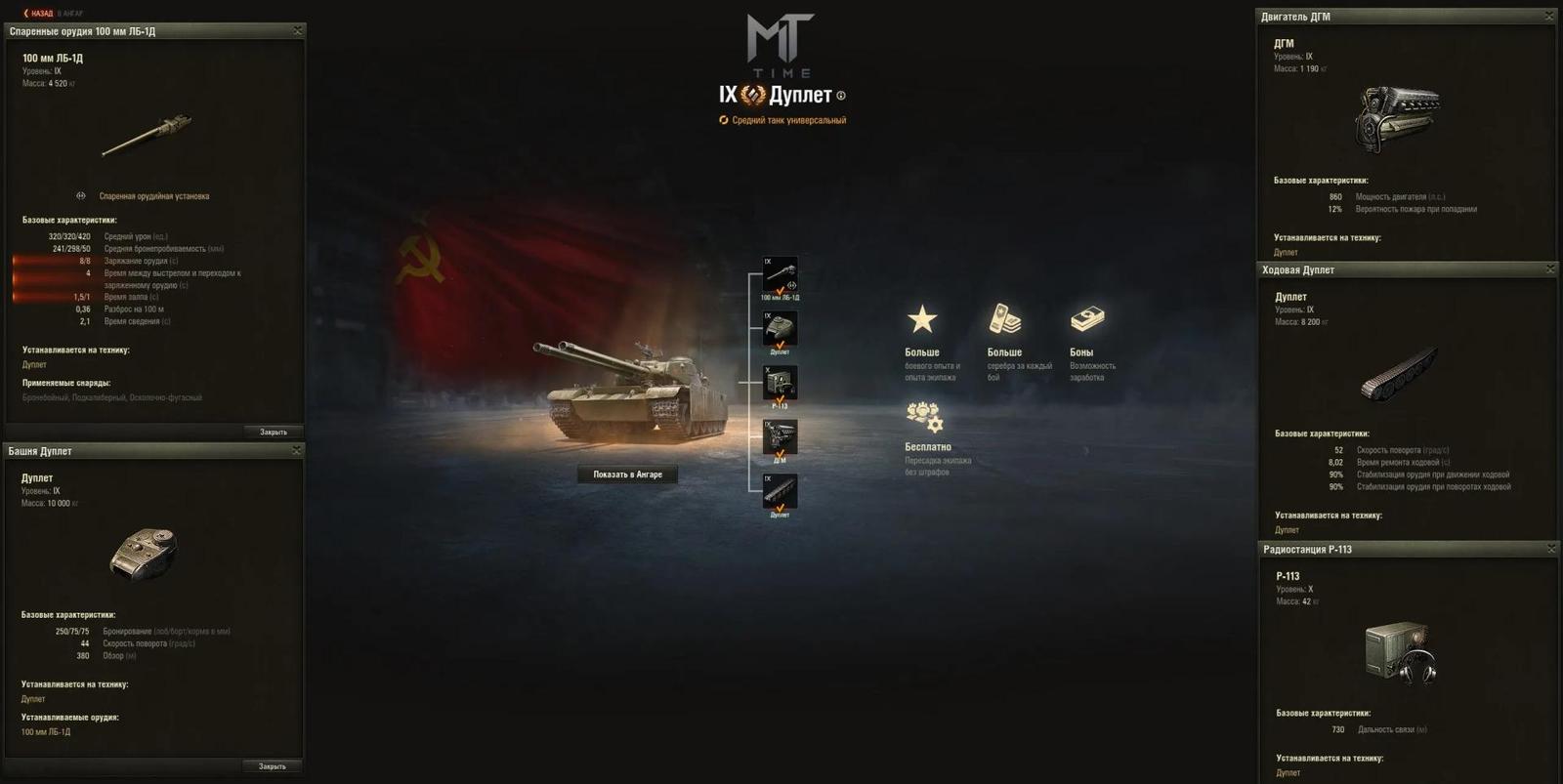Open the info icon beside the Дуплет tank name
Image resolution: width=1563 pixels, height=784 pixels.
[x=843, y=97]
